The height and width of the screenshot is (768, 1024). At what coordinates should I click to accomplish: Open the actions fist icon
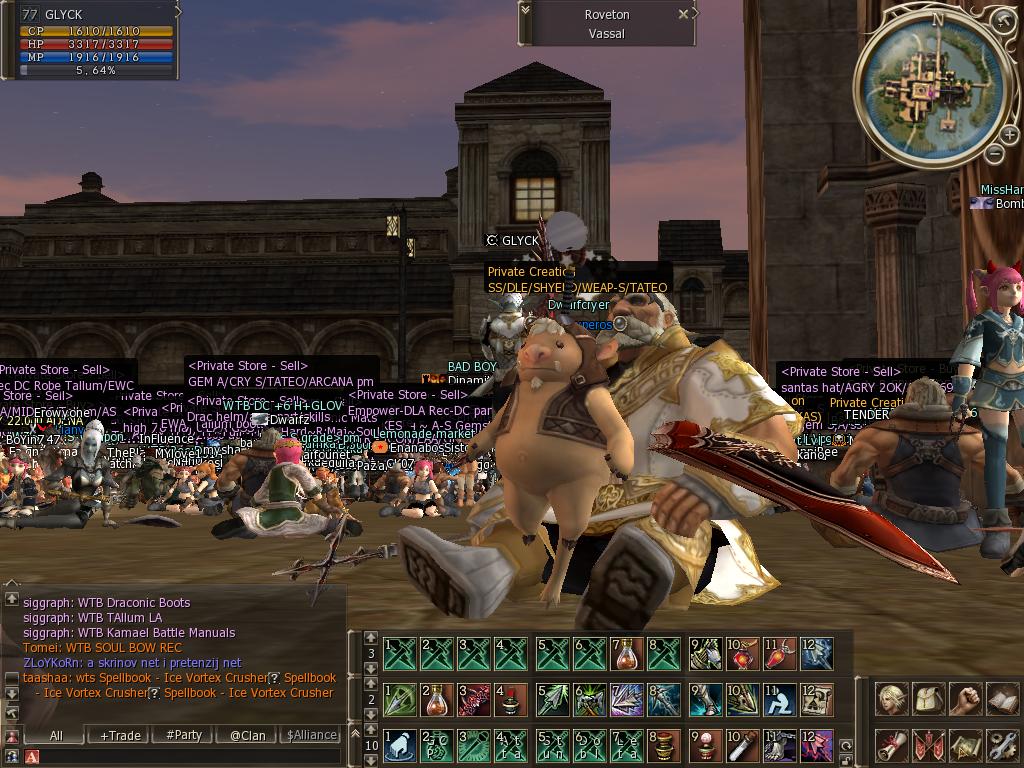tap(965, 699)
